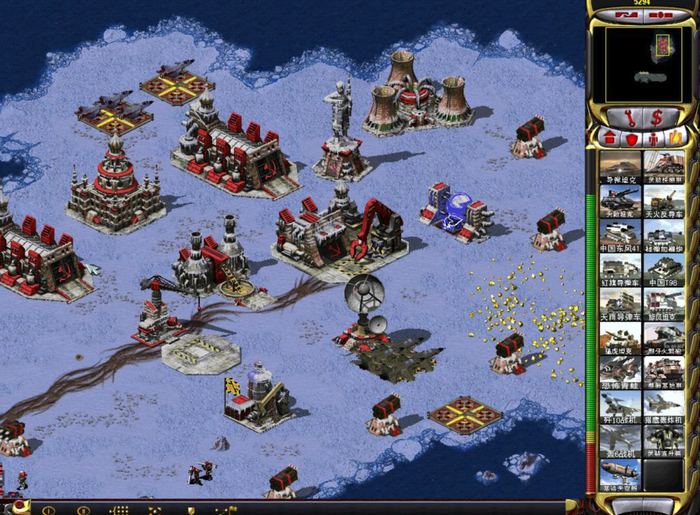Switch to the vehicles production tab
Viewport: 700px width, 515px height.
(x=676, y=137)
